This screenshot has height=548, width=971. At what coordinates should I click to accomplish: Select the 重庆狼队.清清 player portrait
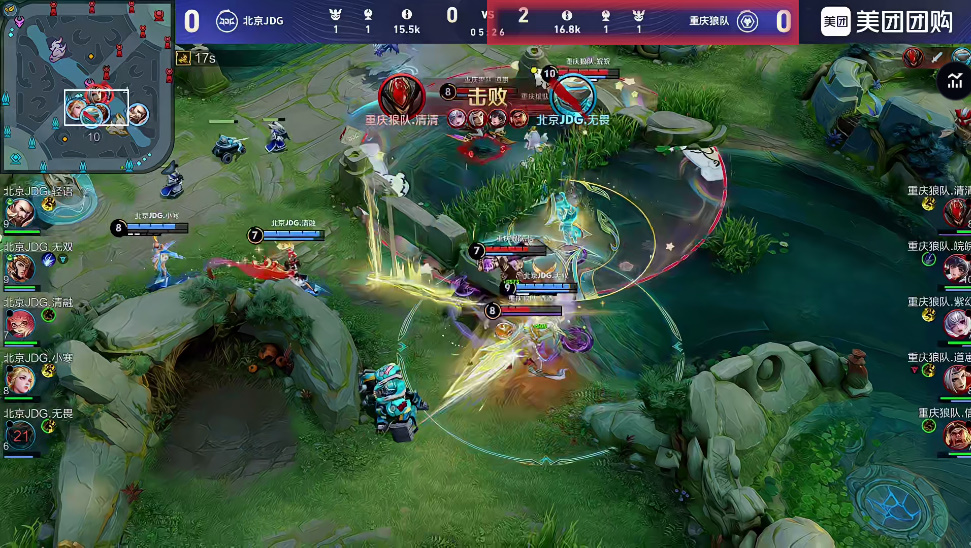pyautogui.click(x=955, y=211)
